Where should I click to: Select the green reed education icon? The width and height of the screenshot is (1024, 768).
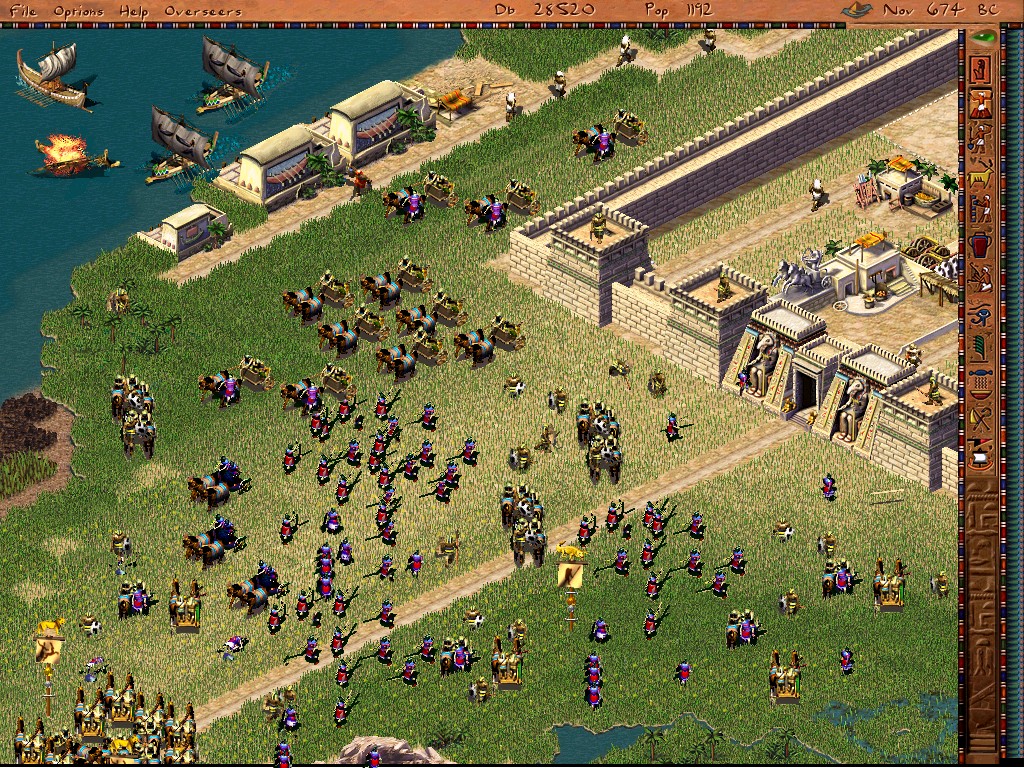(982, 348)
